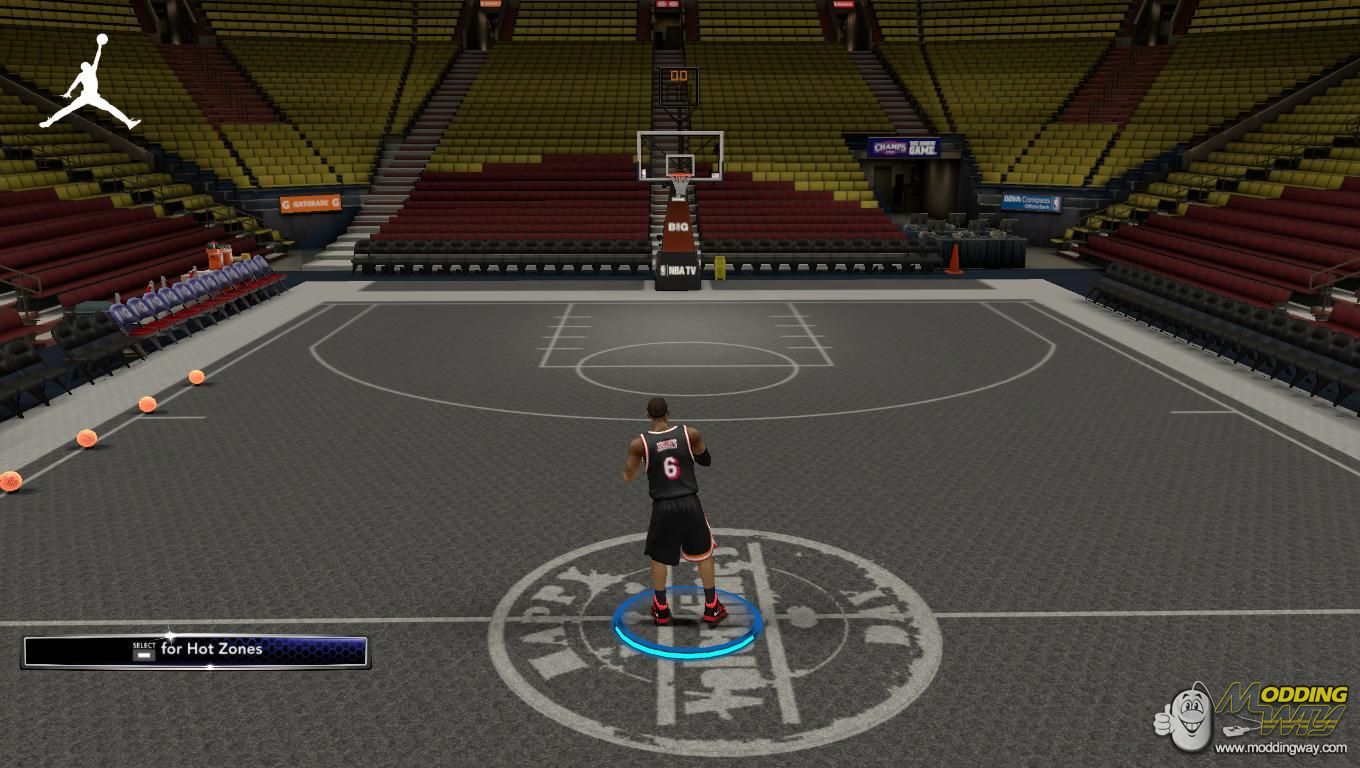Open the www.moddingway.com watermark link
The image size is (1360, 768).
(1280, 747)
